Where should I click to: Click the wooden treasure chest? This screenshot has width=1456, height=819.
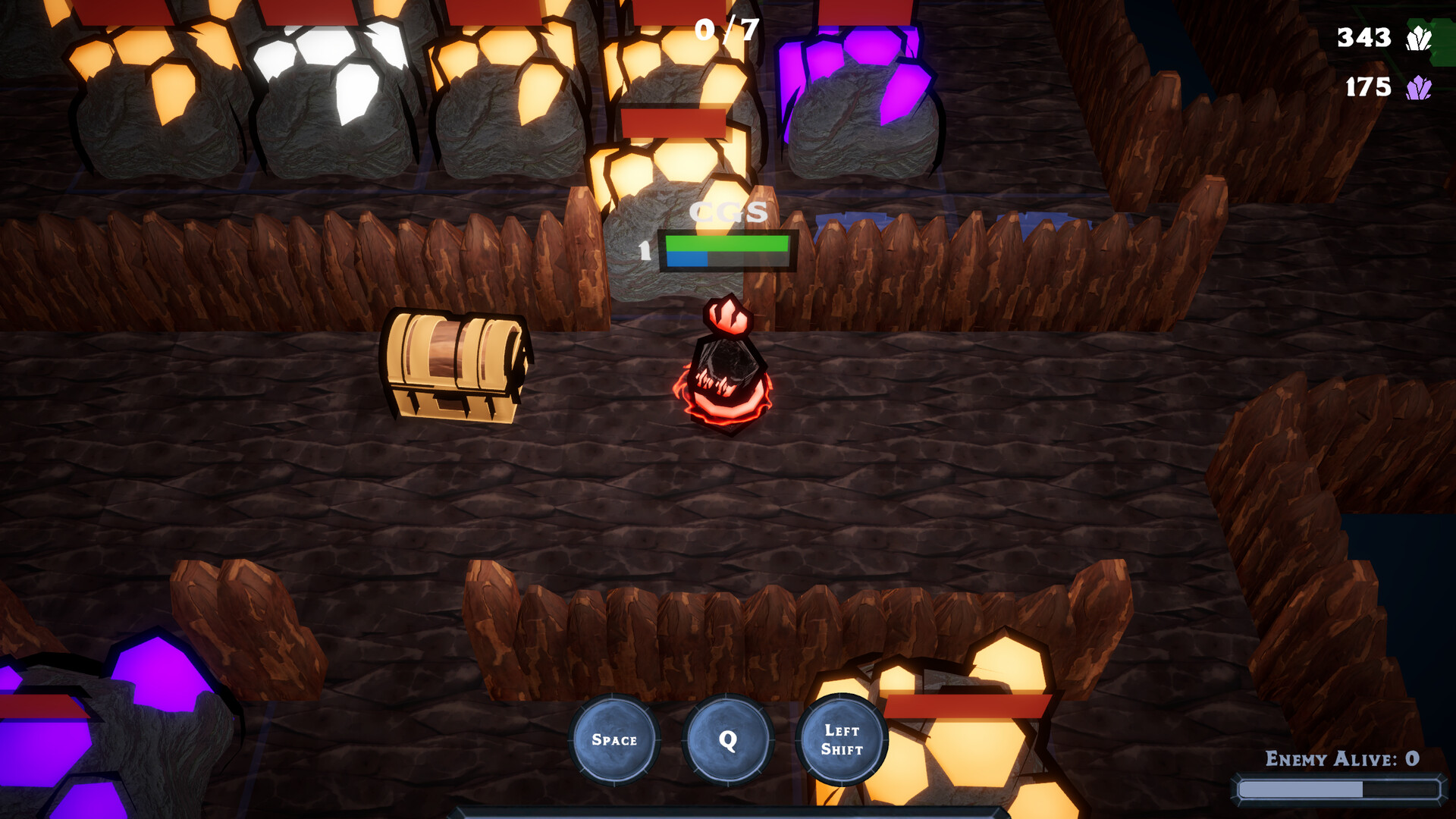(x=451, y=364)
